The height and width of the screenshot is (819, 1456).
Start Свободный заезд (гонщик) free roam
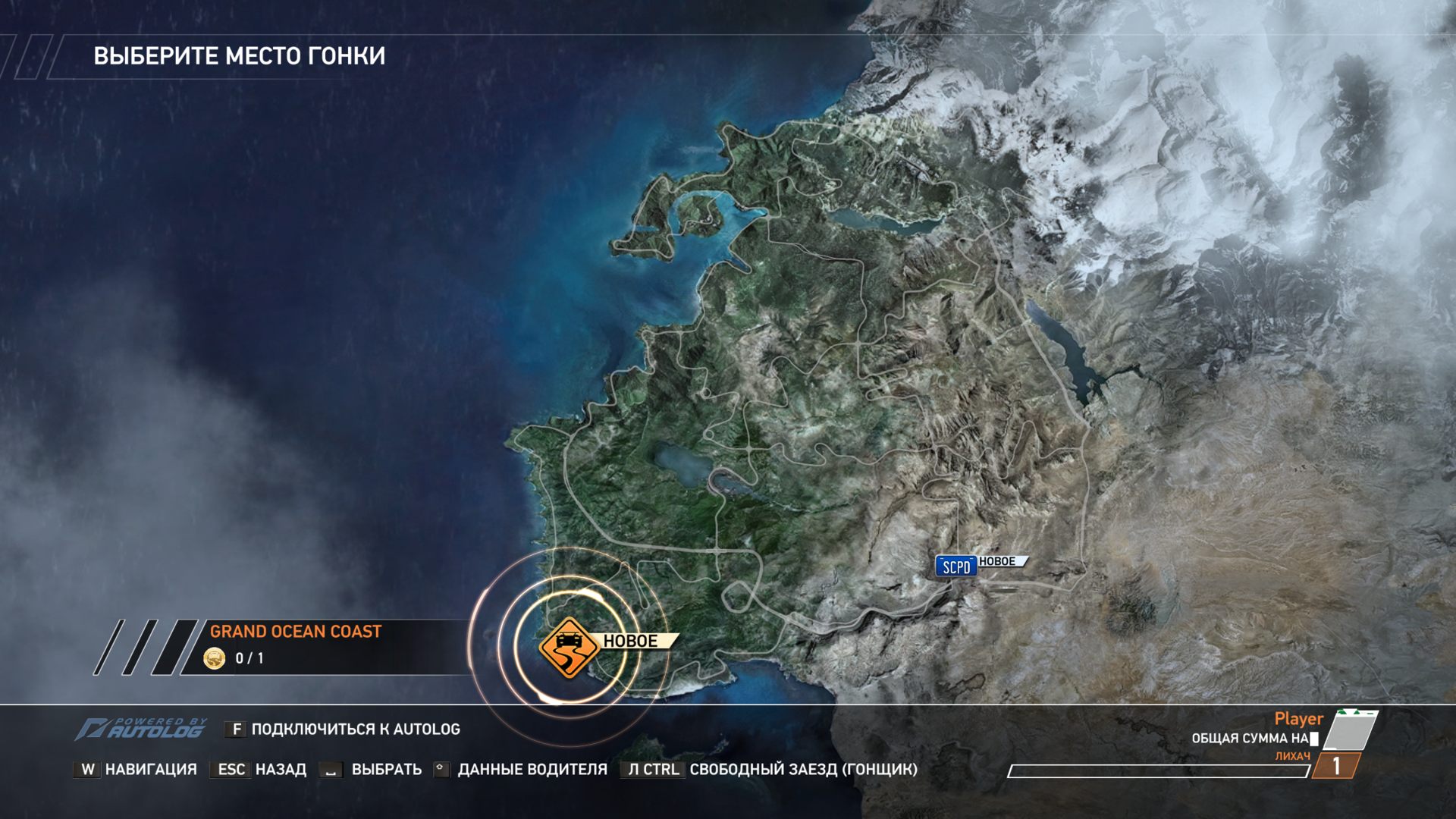769,770
